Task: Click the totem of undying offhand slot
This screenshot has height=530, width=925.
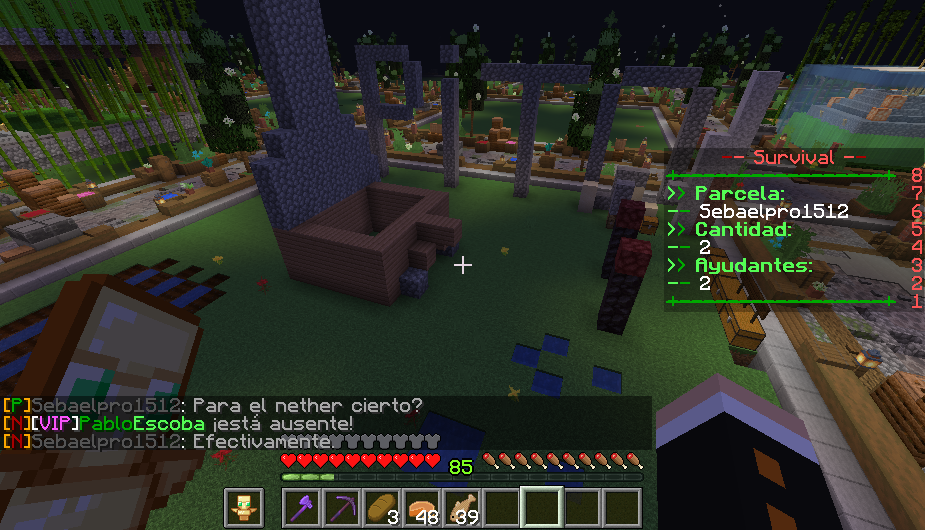Action: 243,507
